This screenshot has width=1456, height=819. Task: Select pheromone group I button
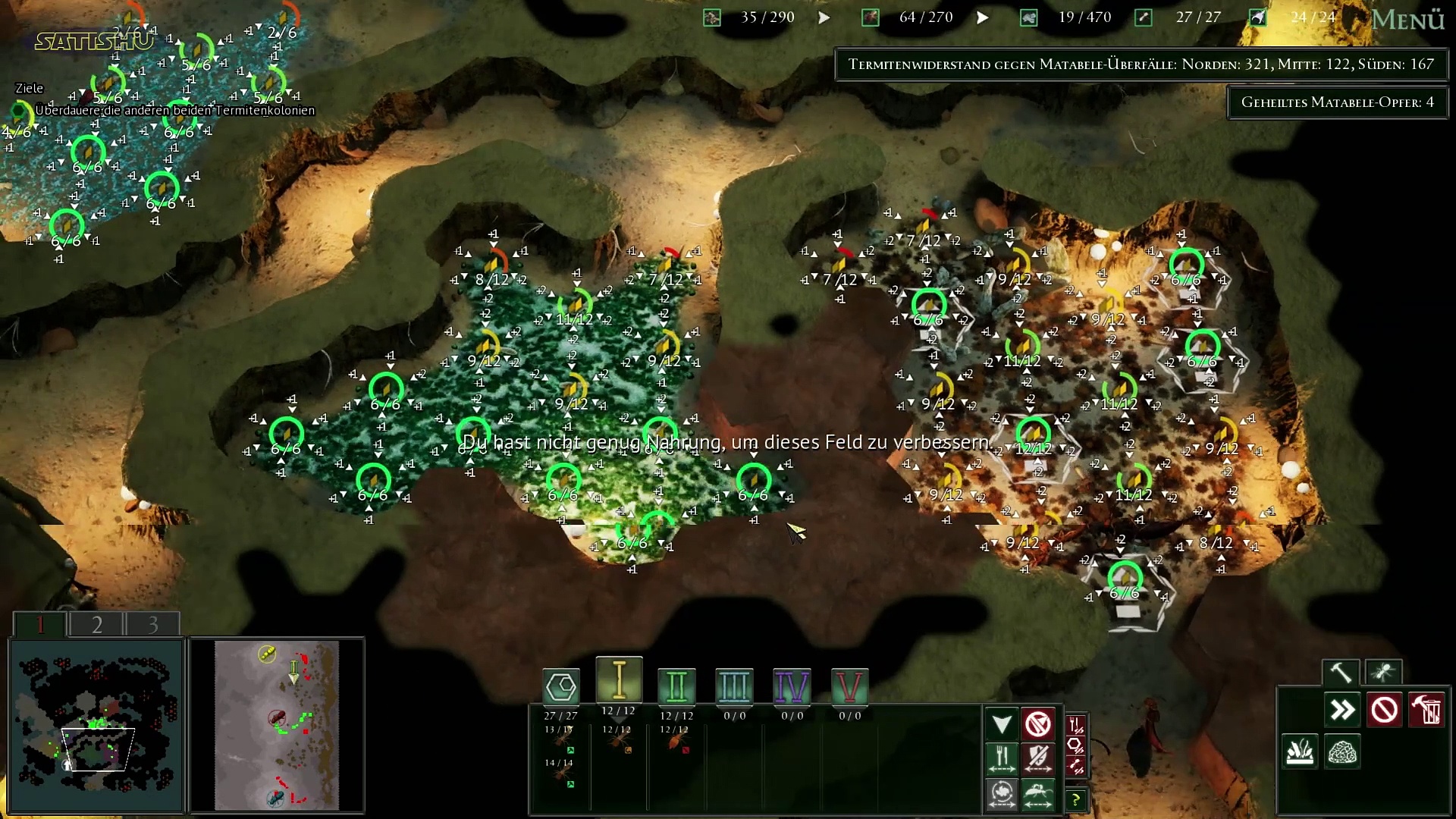(x=619, y=680)
